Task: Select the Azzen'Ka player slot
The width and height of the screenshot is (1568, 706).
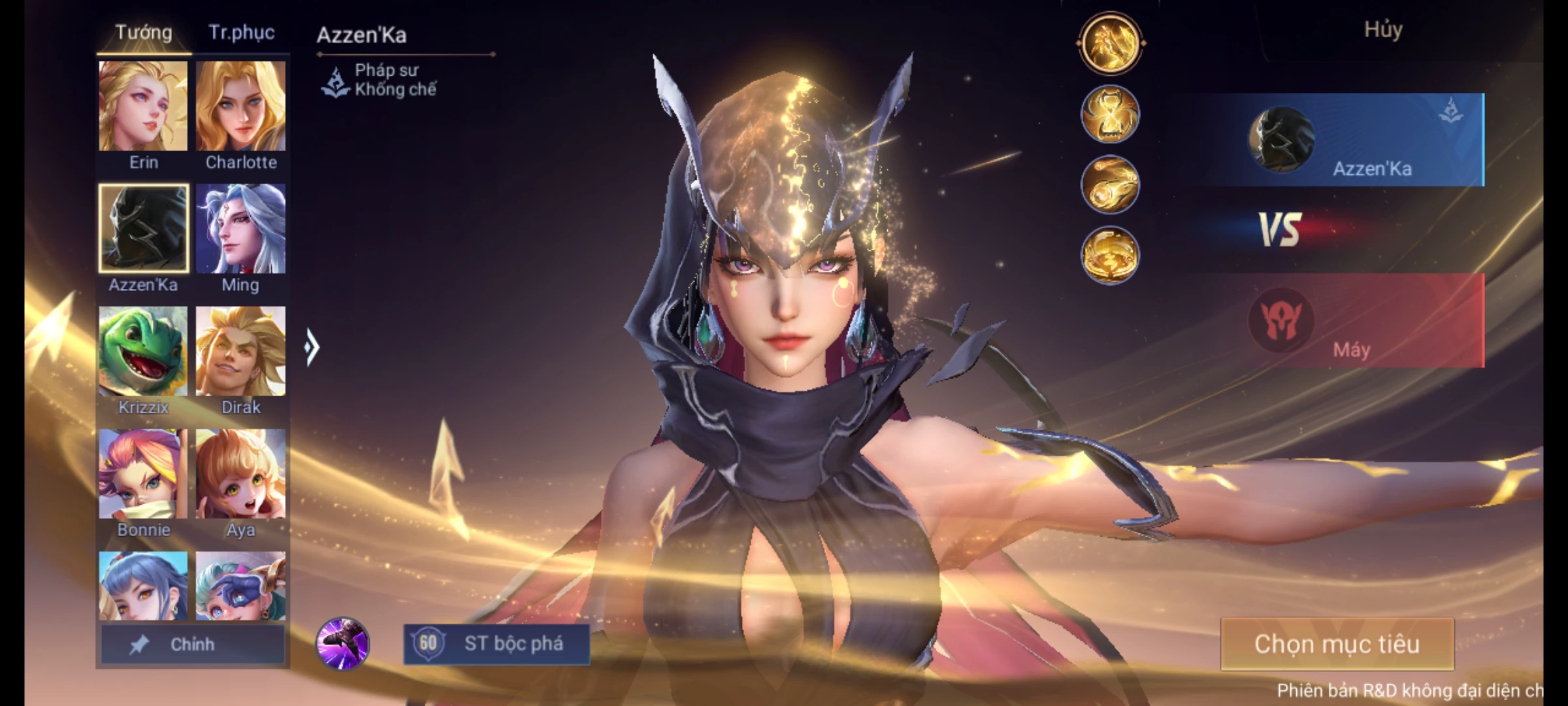Action: pos(1346,140)
